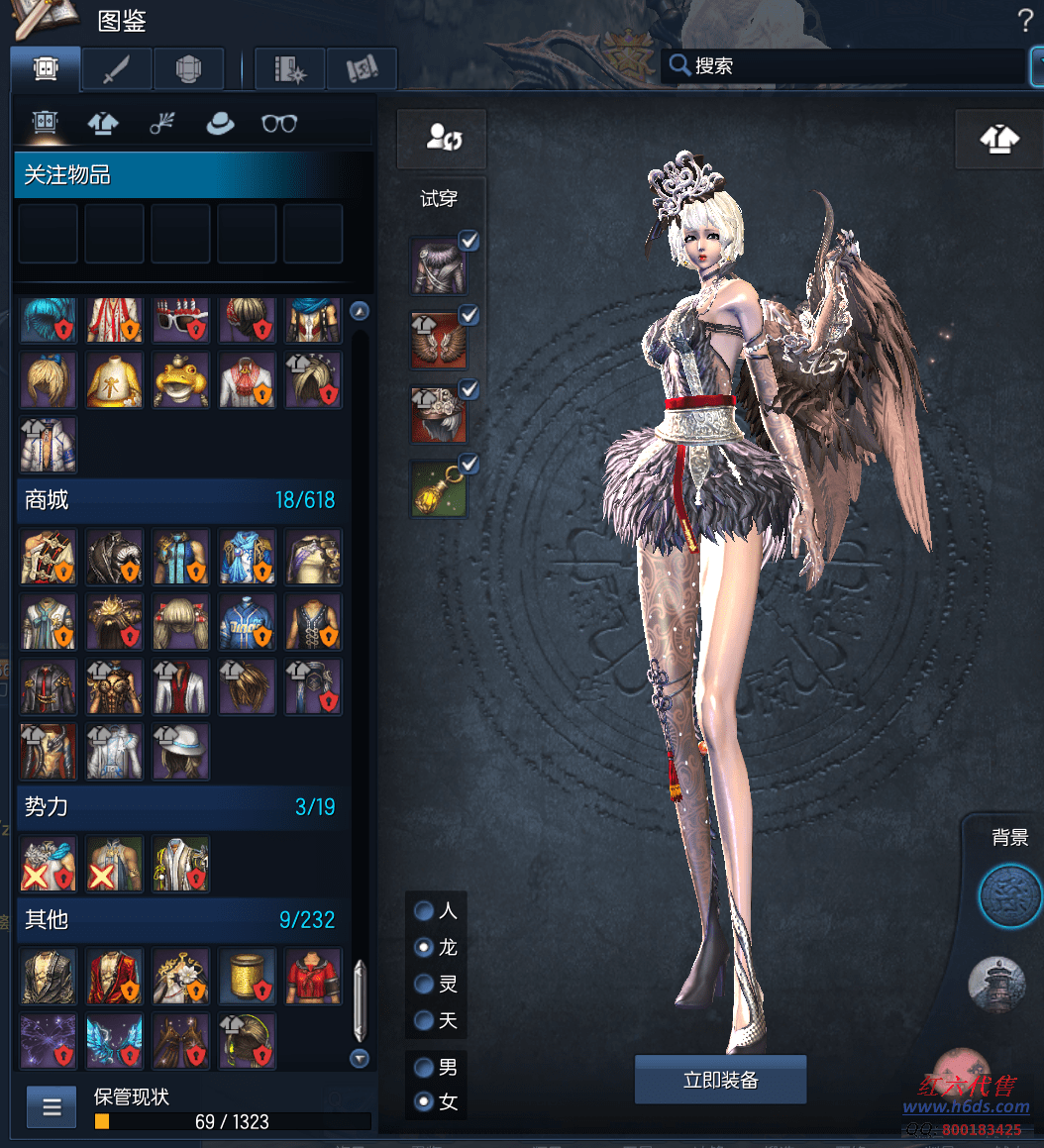Uncheck the golden pendant try-on item
Viewport: 1044px width, 1148px height.
(x=470, y=464)
